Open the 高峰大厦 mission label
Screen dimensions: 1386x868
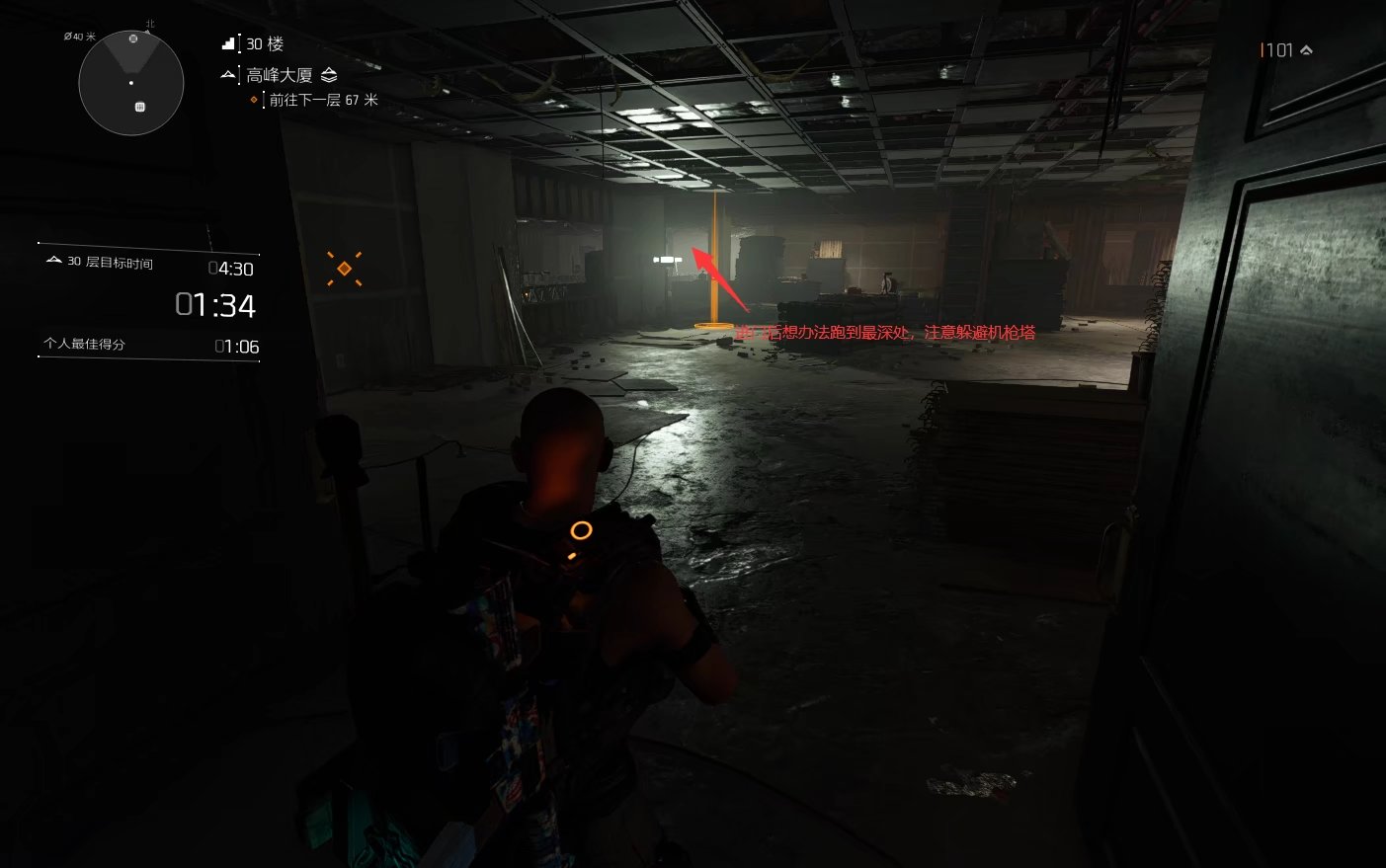[x=280, y=75]
